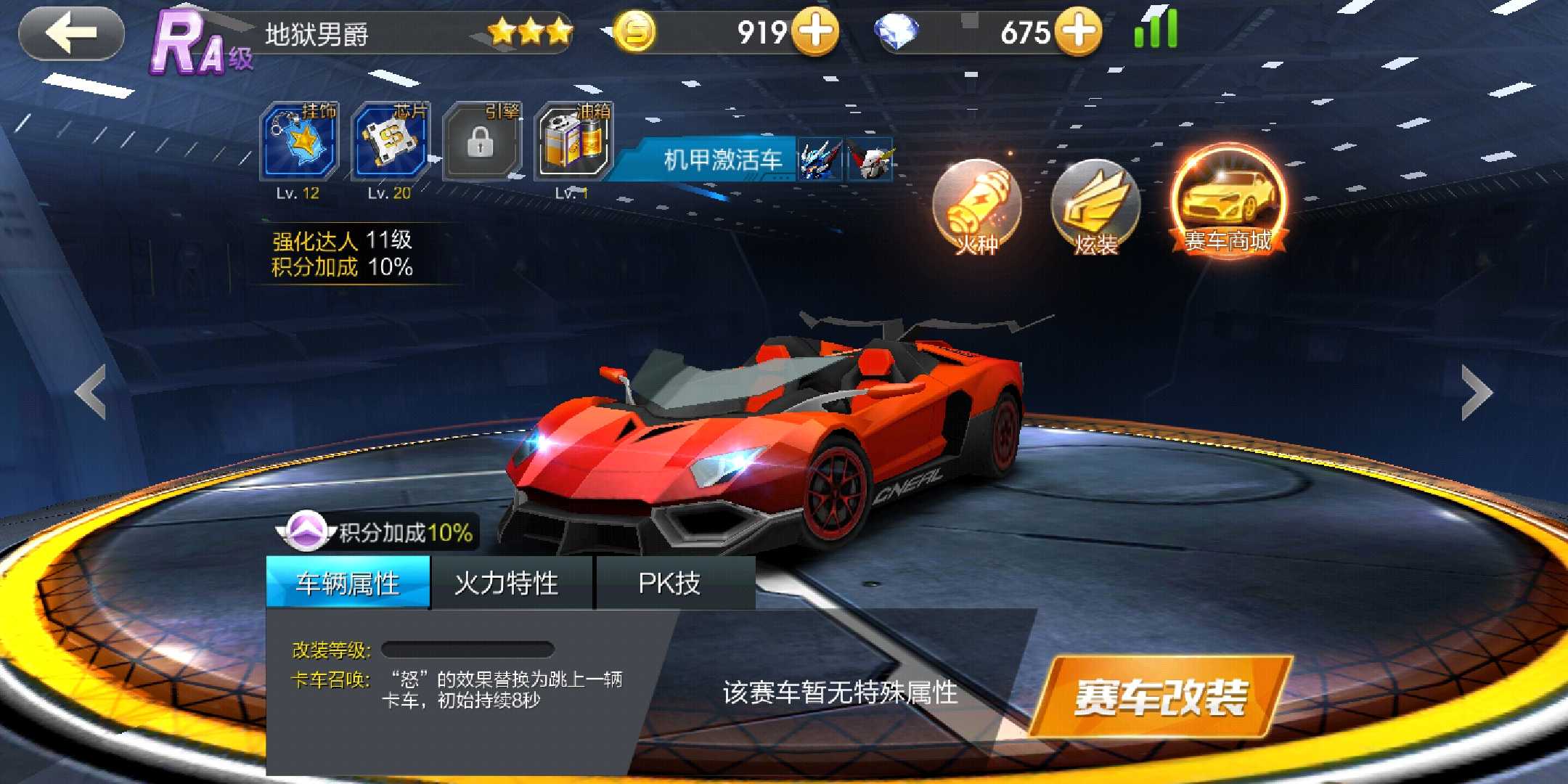Select the white mecha icon
This screenshot has height=784, width=1568.
coord(870,159)
